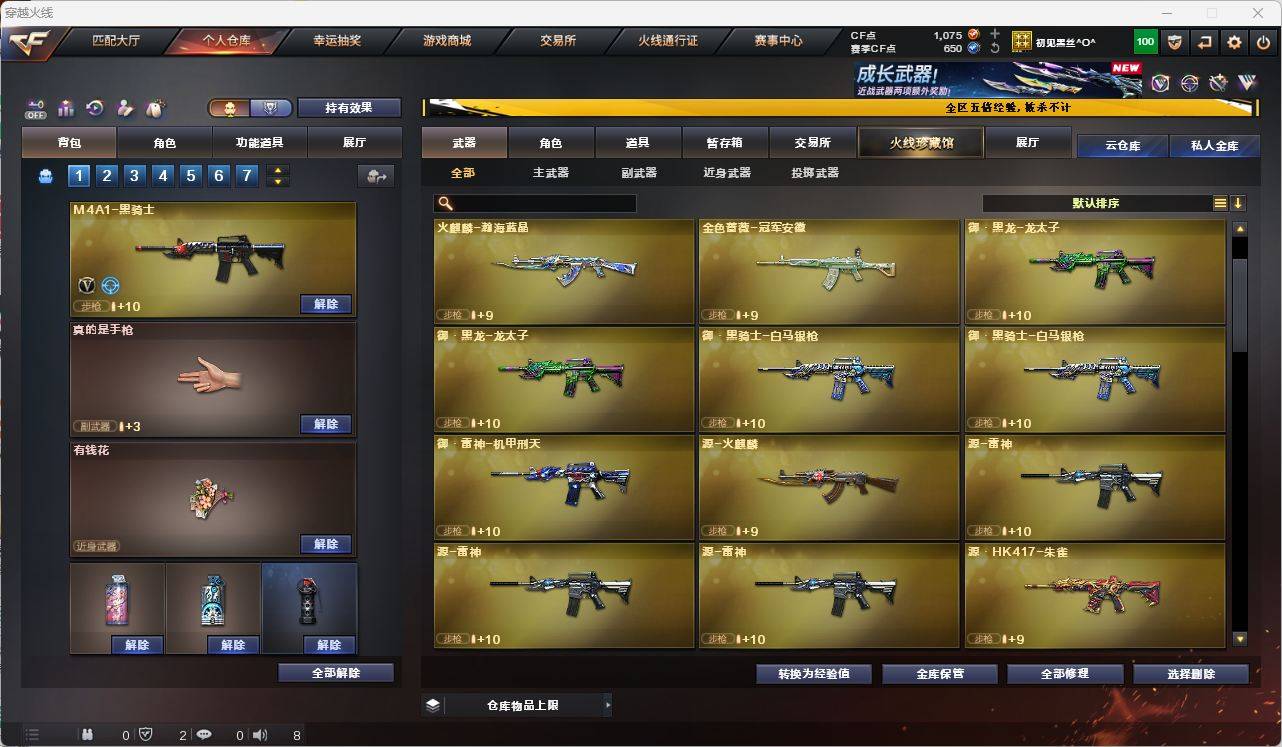Screen dimensions: 1282x747
Task: Click the 全部解除 button
Action: click(x=334, y=673)
